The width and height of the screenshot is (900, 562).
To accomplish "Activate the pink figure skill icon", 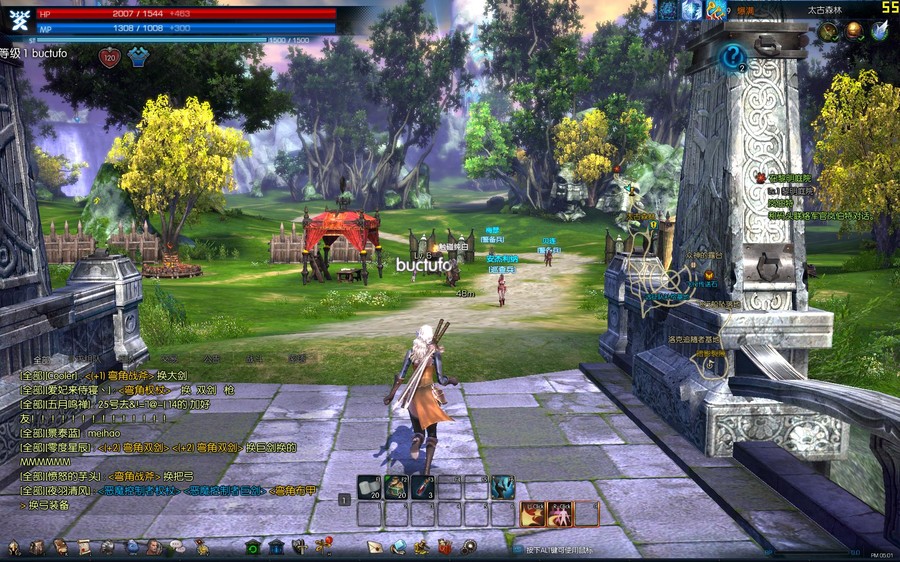I will (560, 514).
